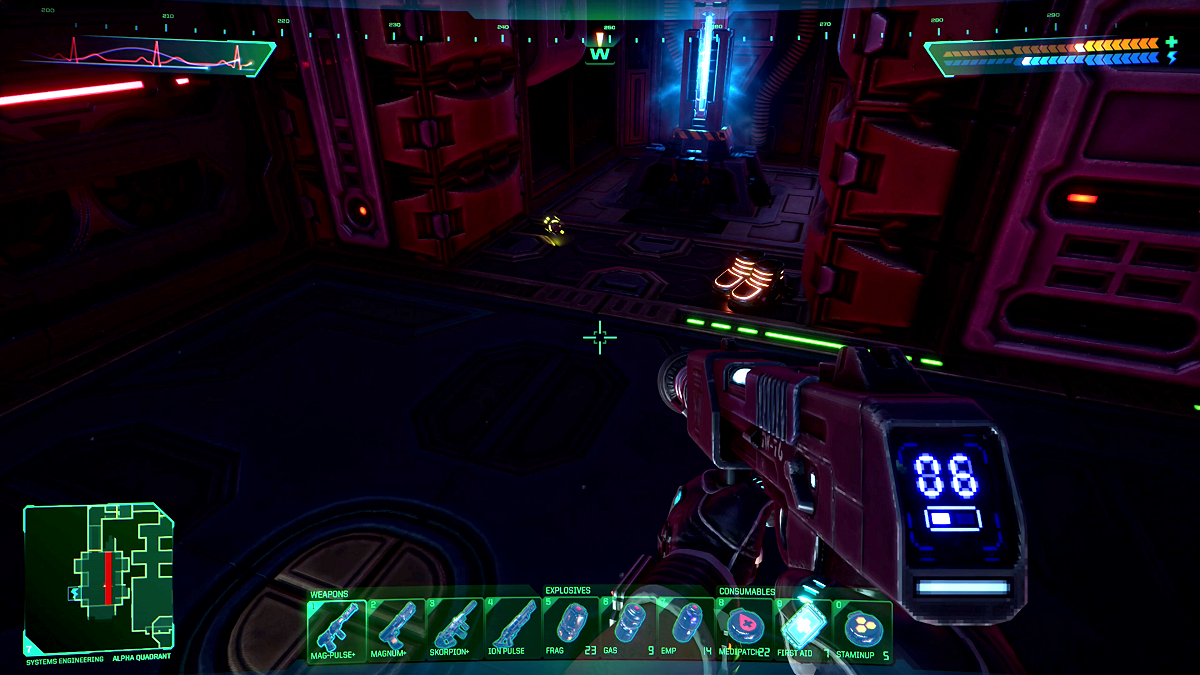Select the EMP grenade slot
The image size is (1200, 675).
pos(686,627)
